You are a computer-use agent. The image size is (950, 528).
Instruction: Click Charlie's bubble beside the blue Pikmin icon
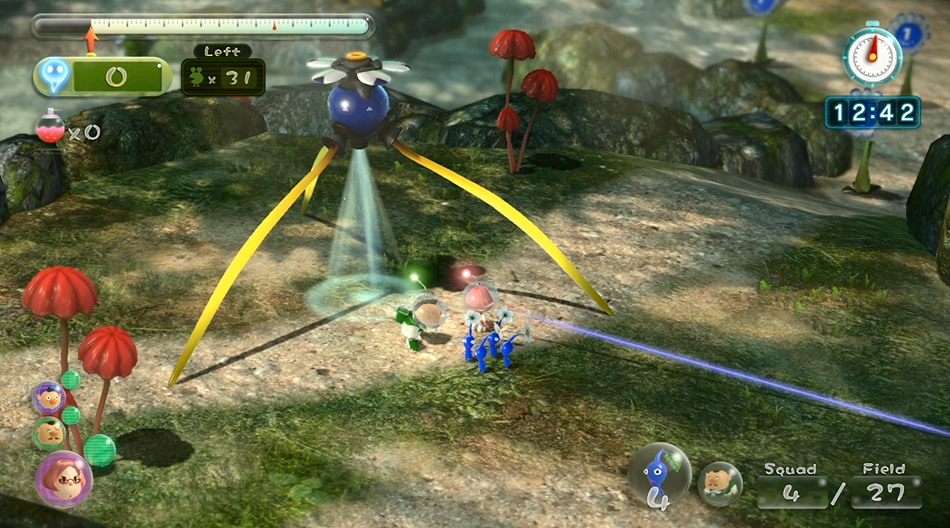(719, 482)
